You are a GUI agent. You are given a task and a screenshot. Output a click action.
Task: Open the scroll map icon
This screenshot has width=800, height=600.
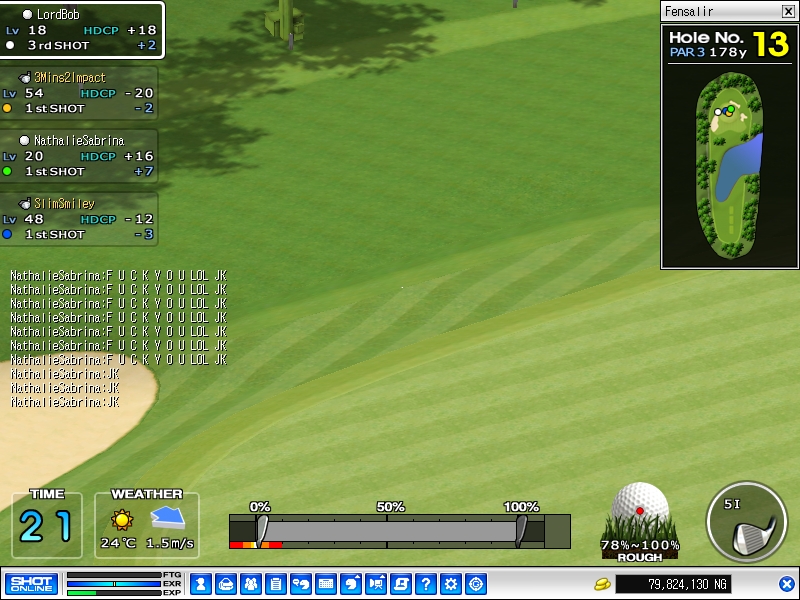pos(401,584)
